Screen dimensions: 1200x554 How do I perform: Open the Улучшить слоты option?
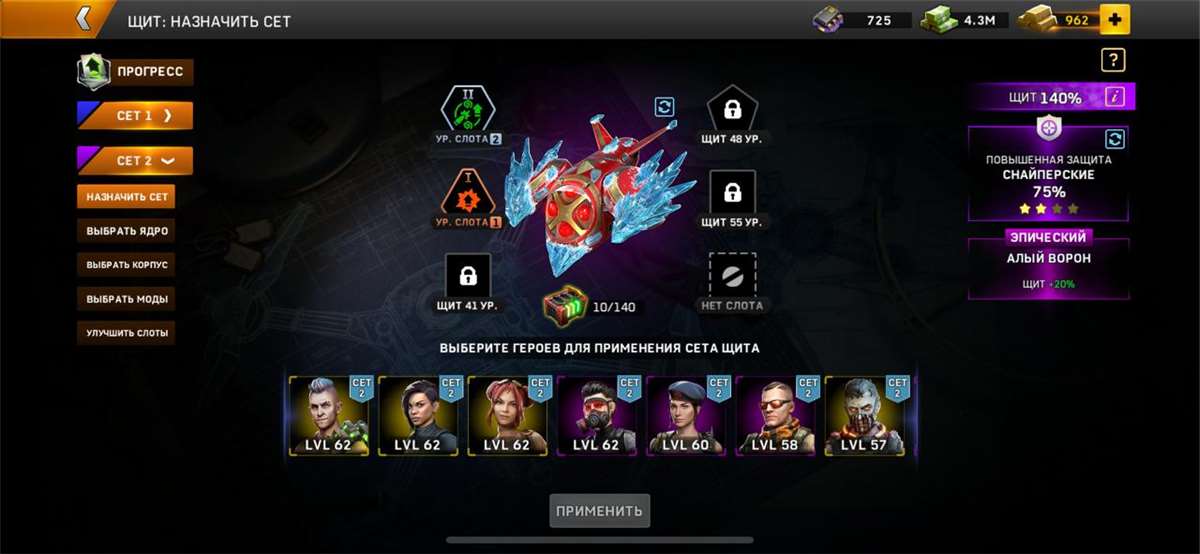126,333
